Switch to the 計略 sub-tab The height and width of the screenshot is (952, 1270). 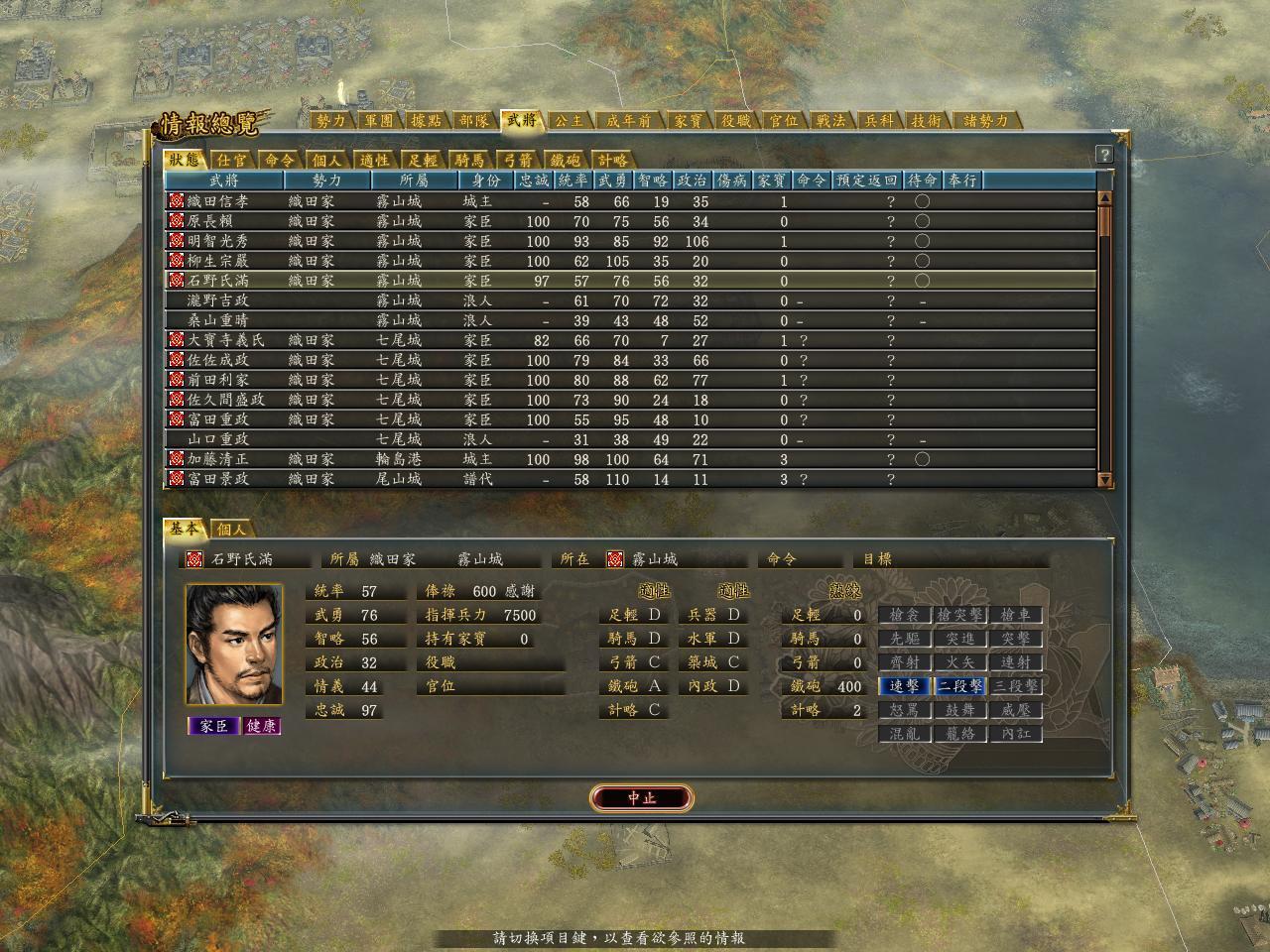[612, 160]
